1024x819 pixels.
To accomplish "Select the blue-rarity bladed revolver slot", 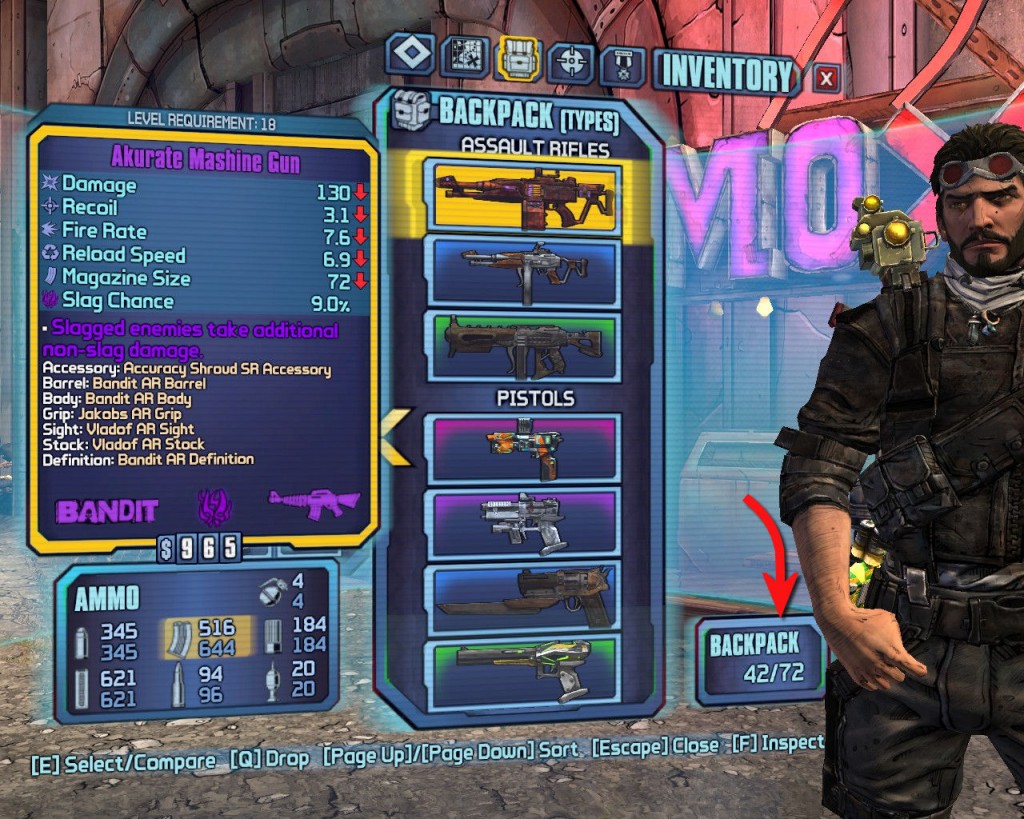I will tap(527, 595).
